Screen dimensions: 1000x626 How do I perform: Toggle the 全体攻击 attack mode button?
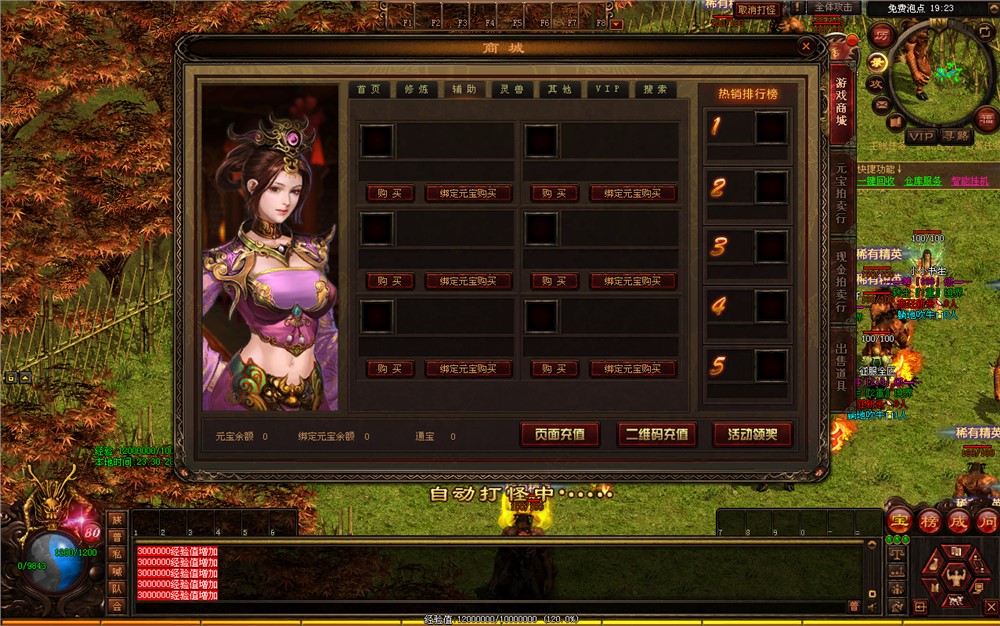833,7
